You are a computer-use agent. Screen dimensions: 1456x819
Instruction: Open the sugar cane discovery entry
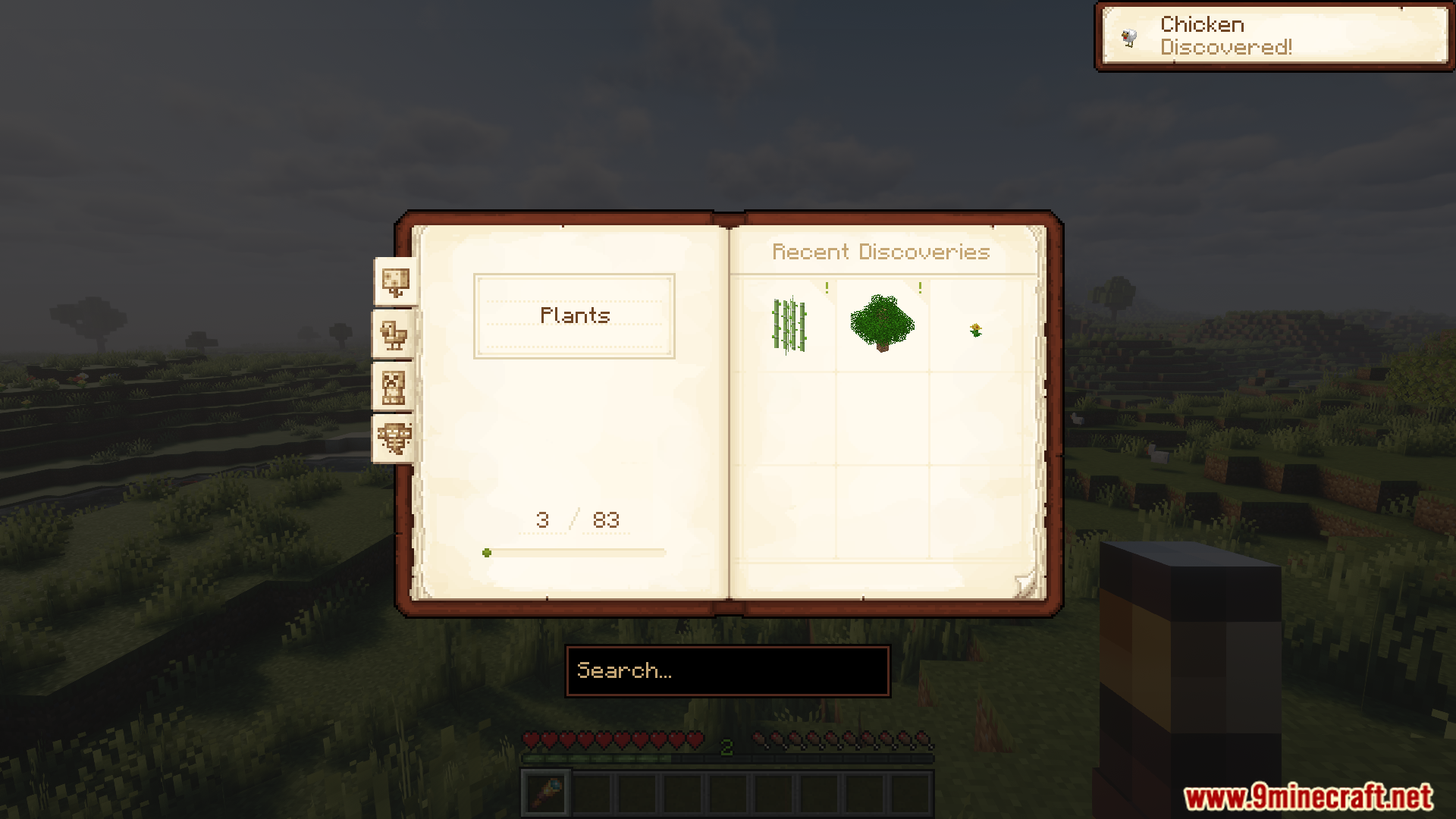(789, 326)
